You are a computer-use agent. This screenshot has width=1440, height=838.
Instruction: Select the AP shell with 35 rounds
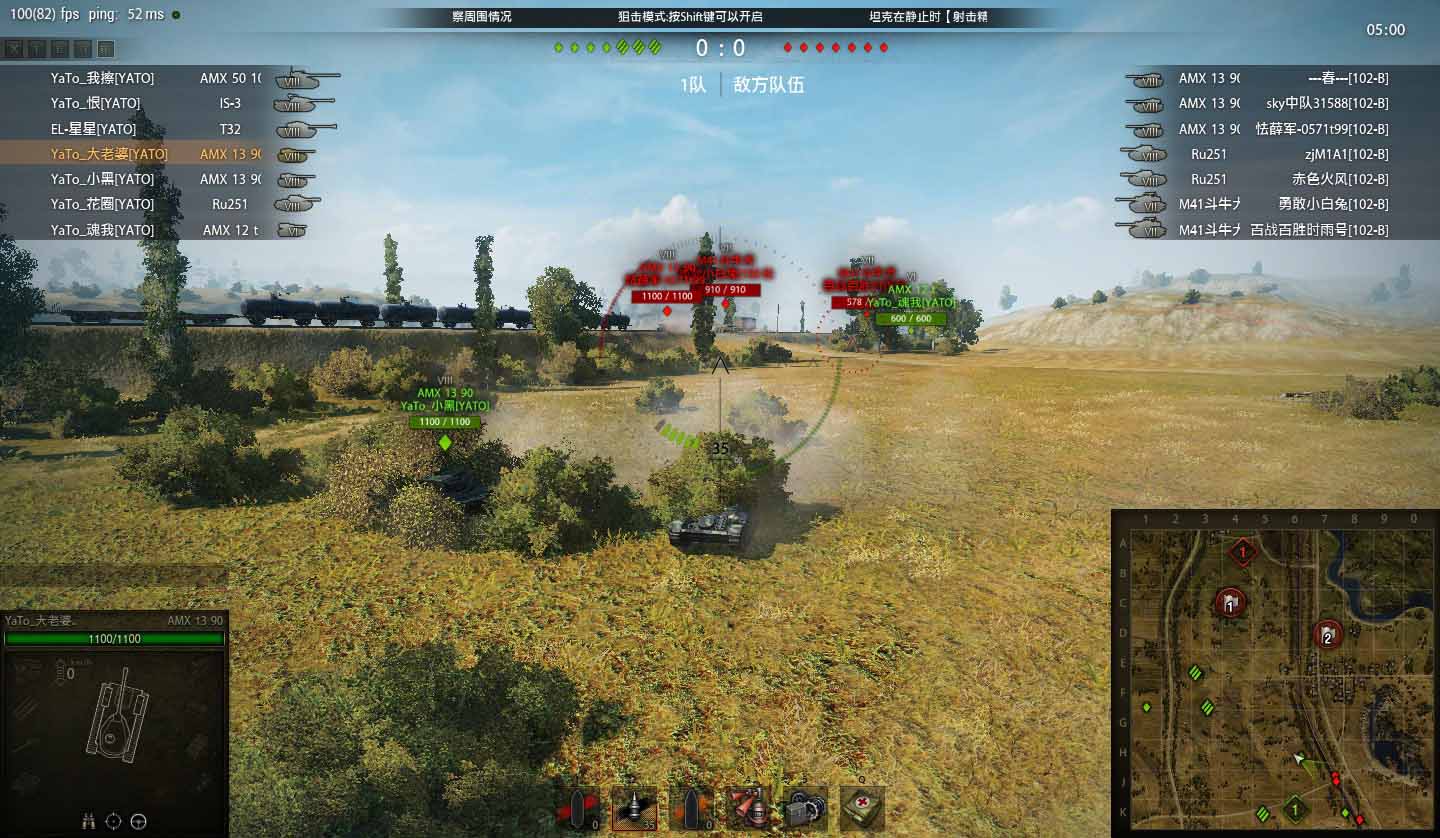click(635, 808)
